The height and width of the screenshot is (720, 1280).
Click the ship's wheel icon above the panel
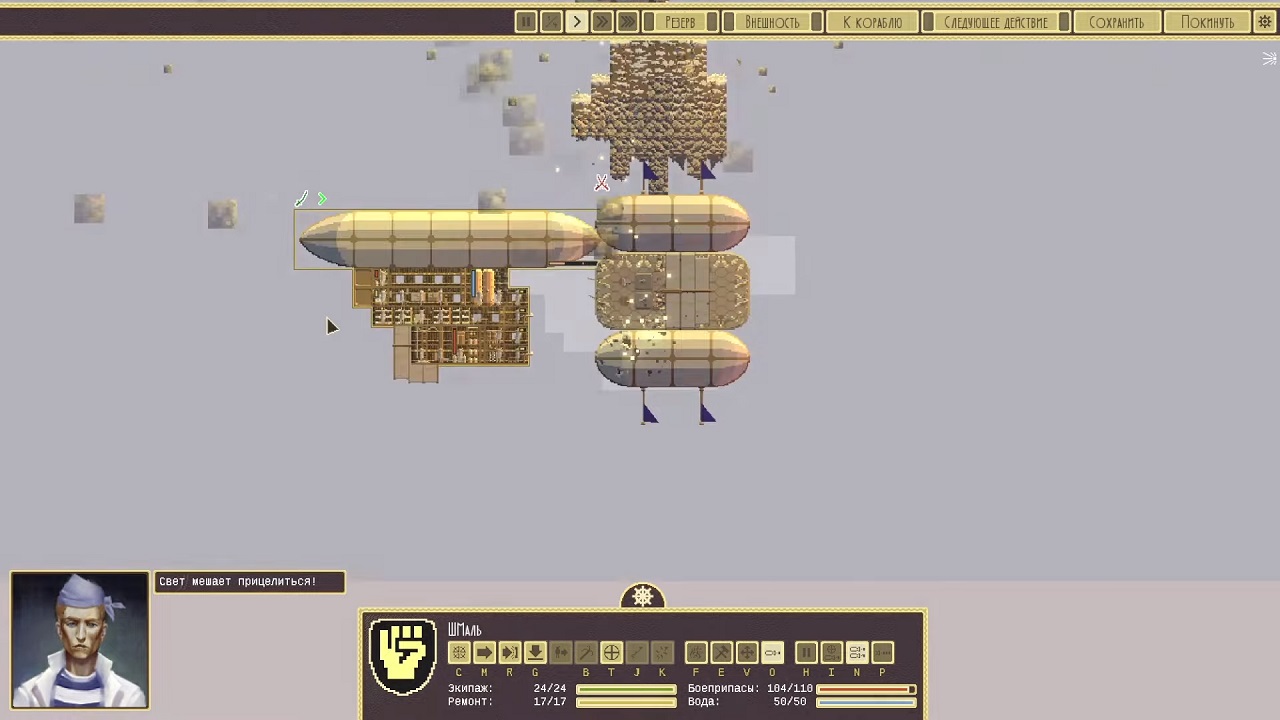pos(643,596)
